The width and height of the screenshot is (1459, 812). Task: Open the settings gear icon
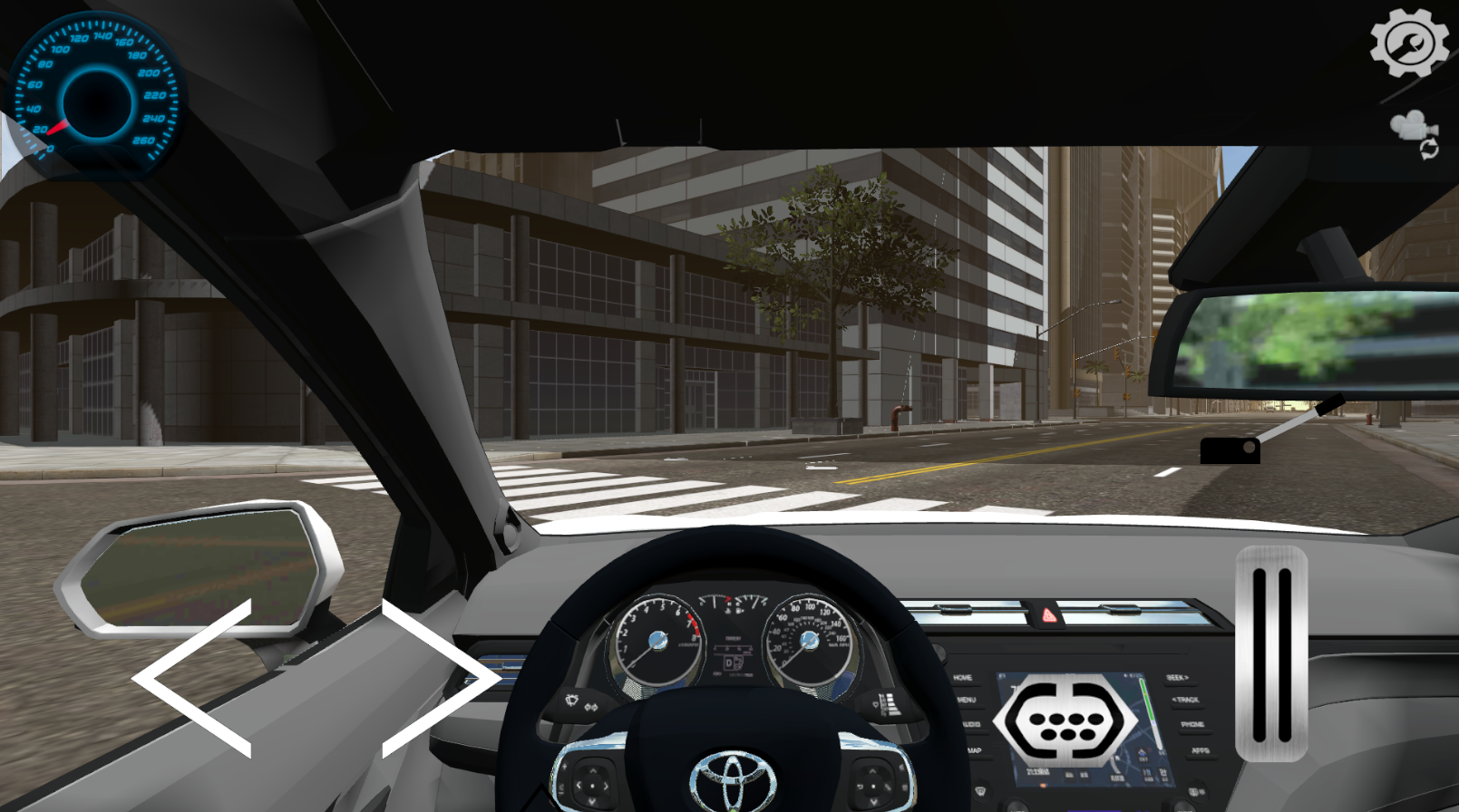1411,42
